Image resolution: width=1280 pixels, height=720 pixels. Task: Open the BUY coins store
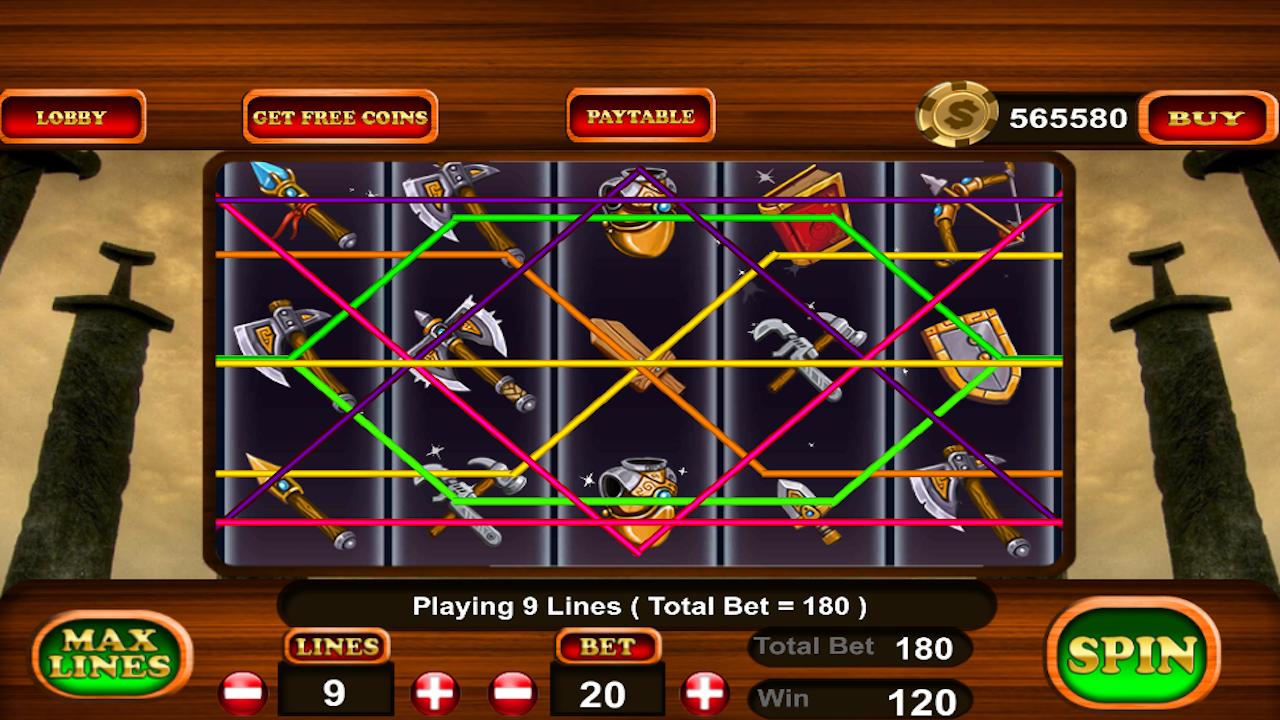pyautogui.click(x=1205, y=117)
